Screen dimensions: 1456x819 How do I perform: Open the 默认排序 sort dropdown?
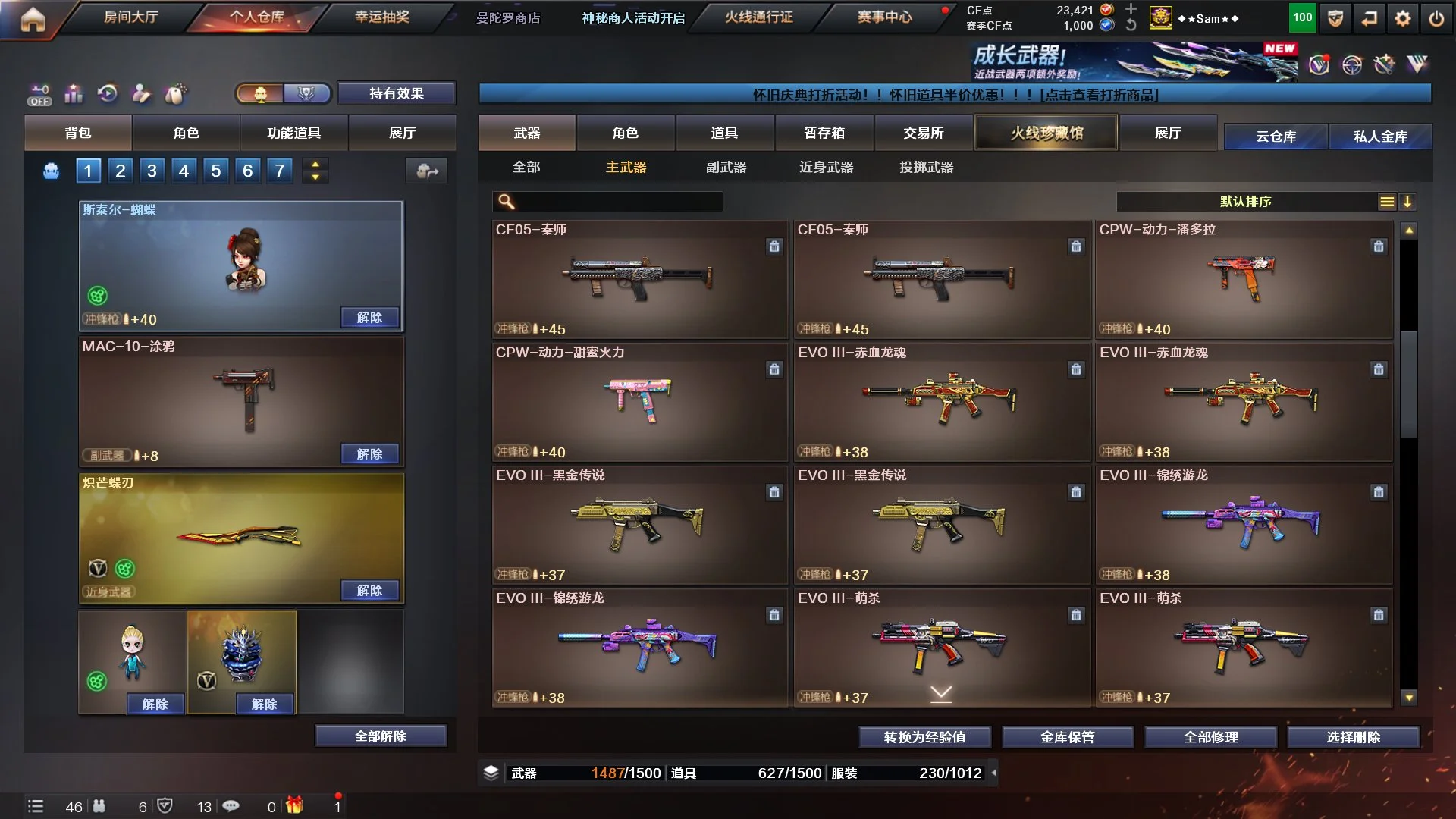[1246, 201]
